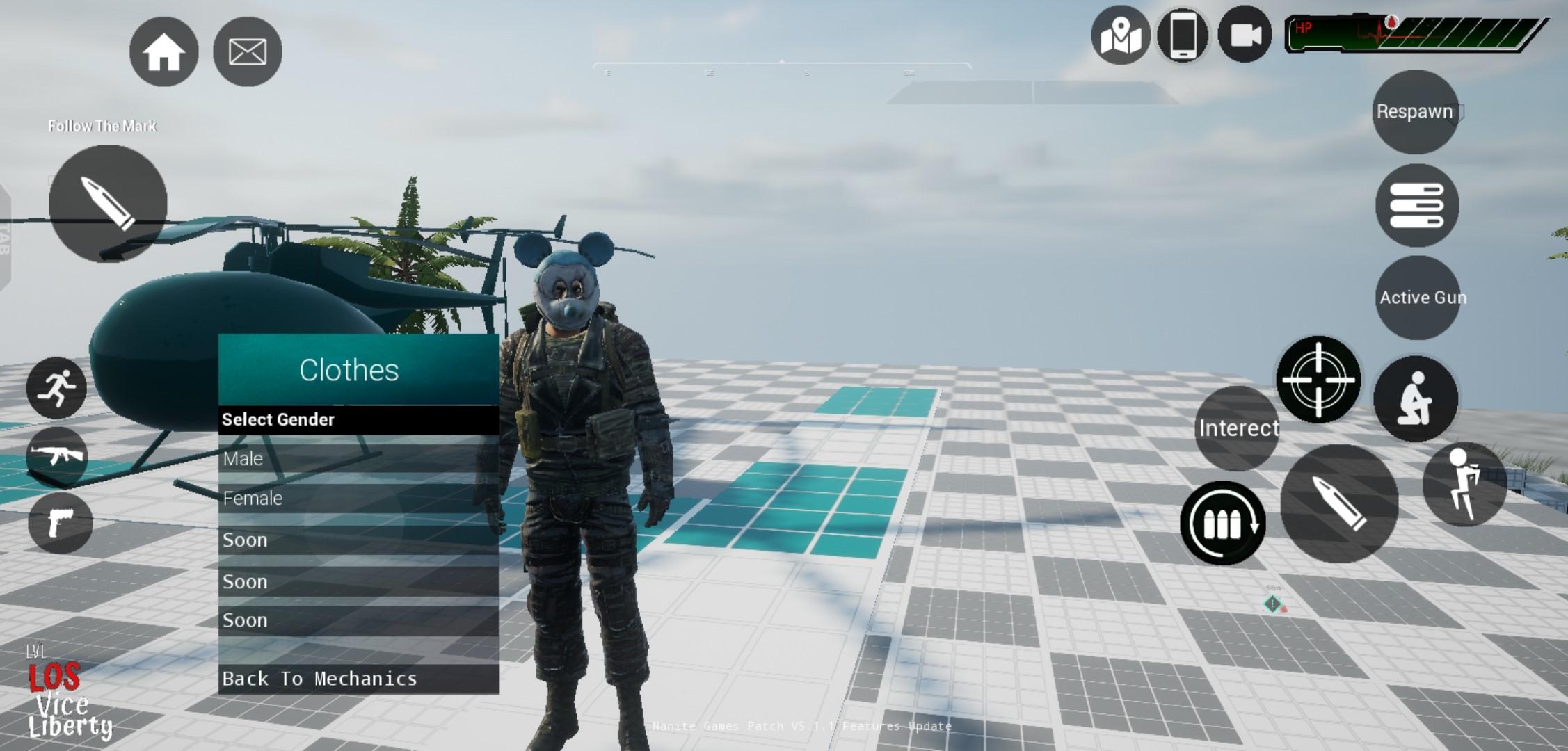Select Back To Mechanics
Screen dimensions: 1568x751
point(358,679)
